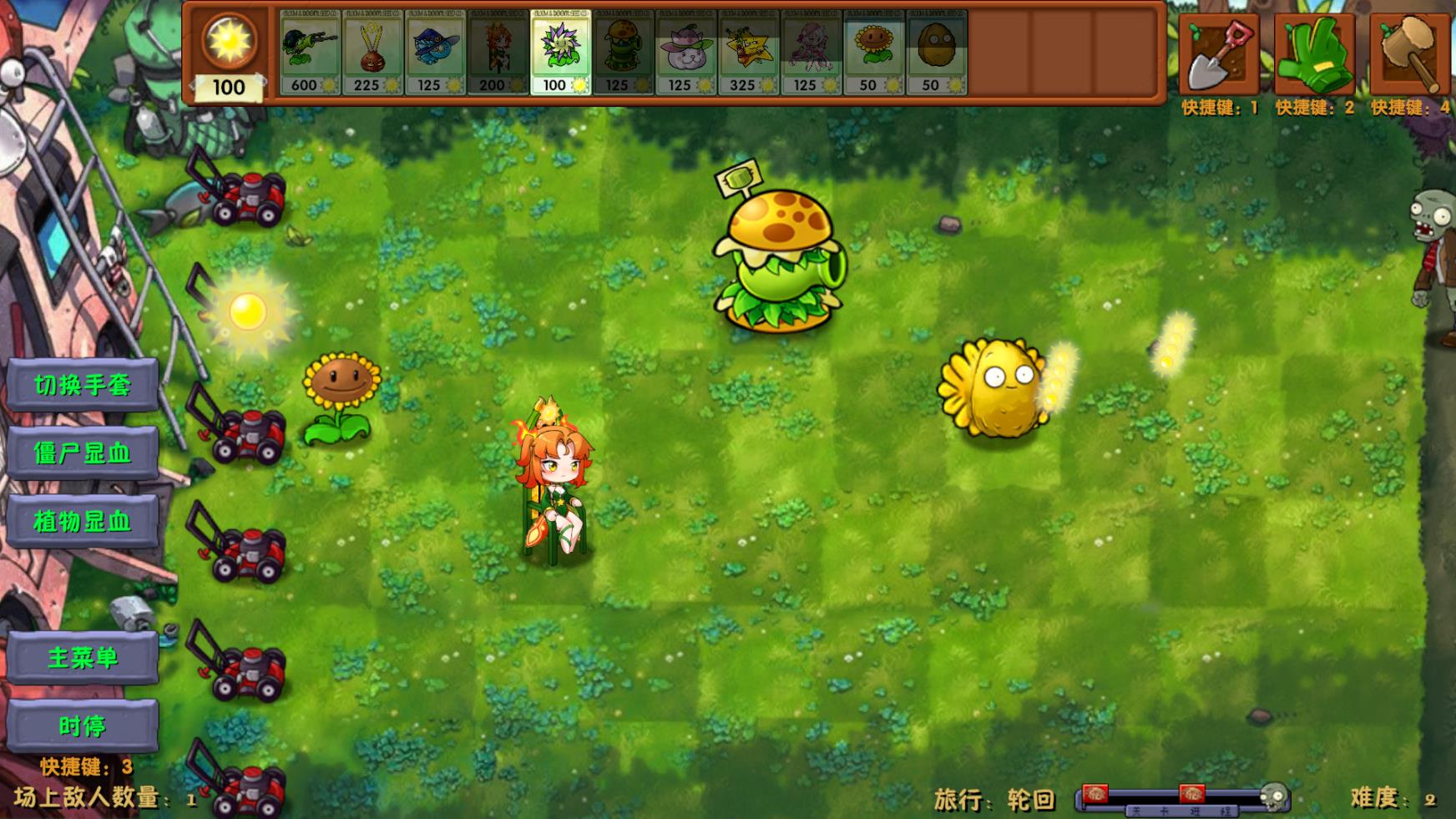Choose the mushroom burger plant seed card
Viewport: 1456px width, 819px height.
(x=623, y=52)
